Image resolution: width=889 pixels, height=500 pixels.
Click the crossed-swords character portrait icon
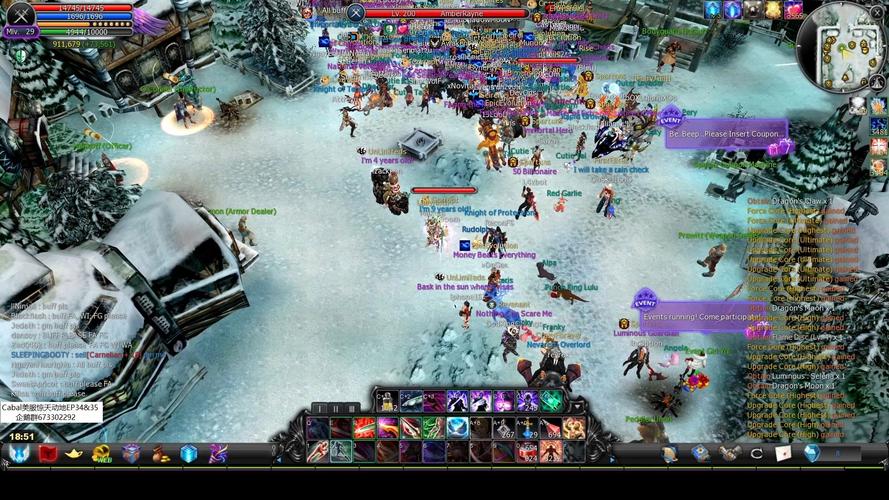point(20,13)
